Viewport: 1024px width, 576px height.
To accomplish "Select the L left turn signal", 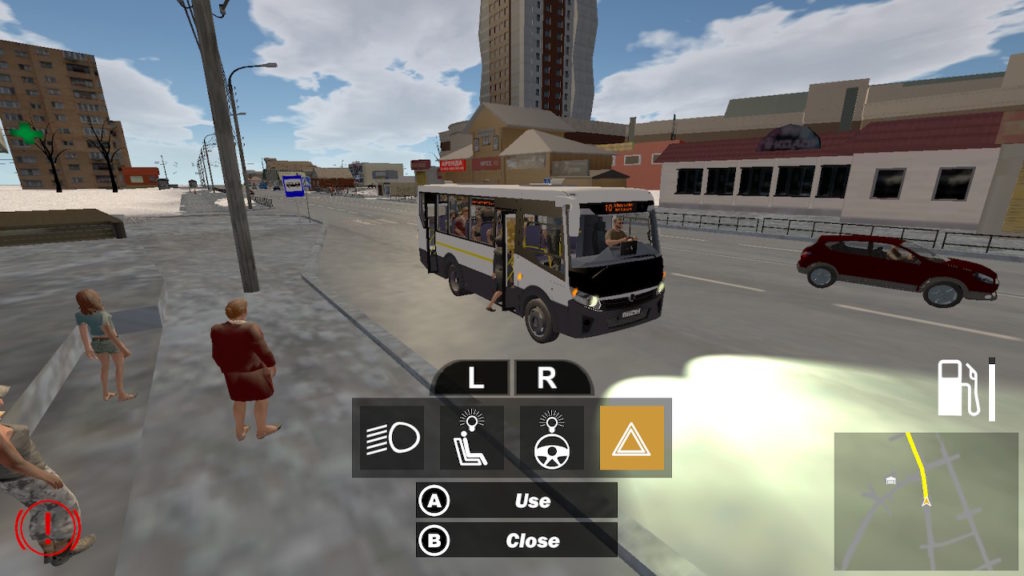I will coord(474,379).
